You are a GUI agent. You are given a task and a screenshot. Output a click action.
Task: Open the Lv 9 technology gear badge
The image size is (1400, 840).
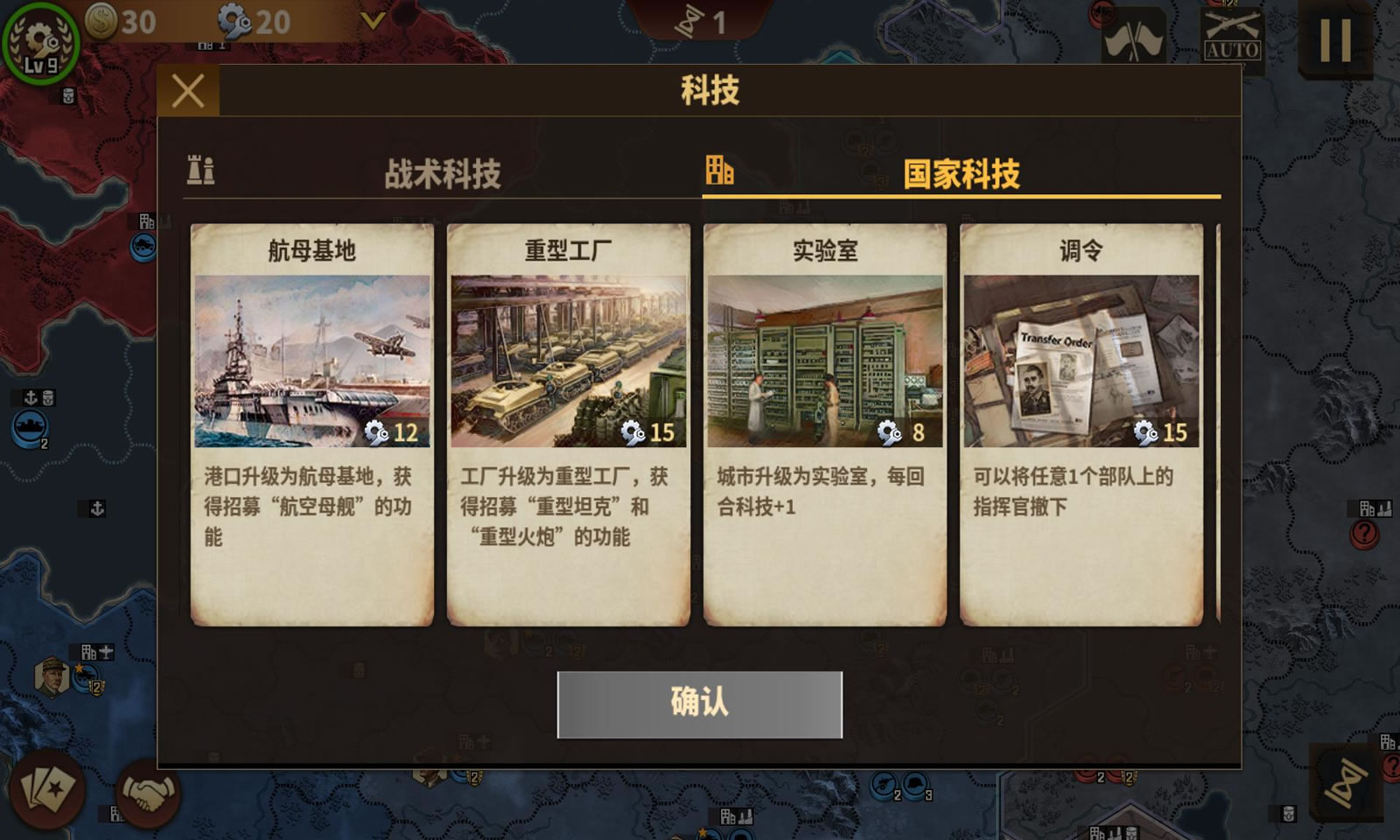pyautogui.click(x=40, y=42)
